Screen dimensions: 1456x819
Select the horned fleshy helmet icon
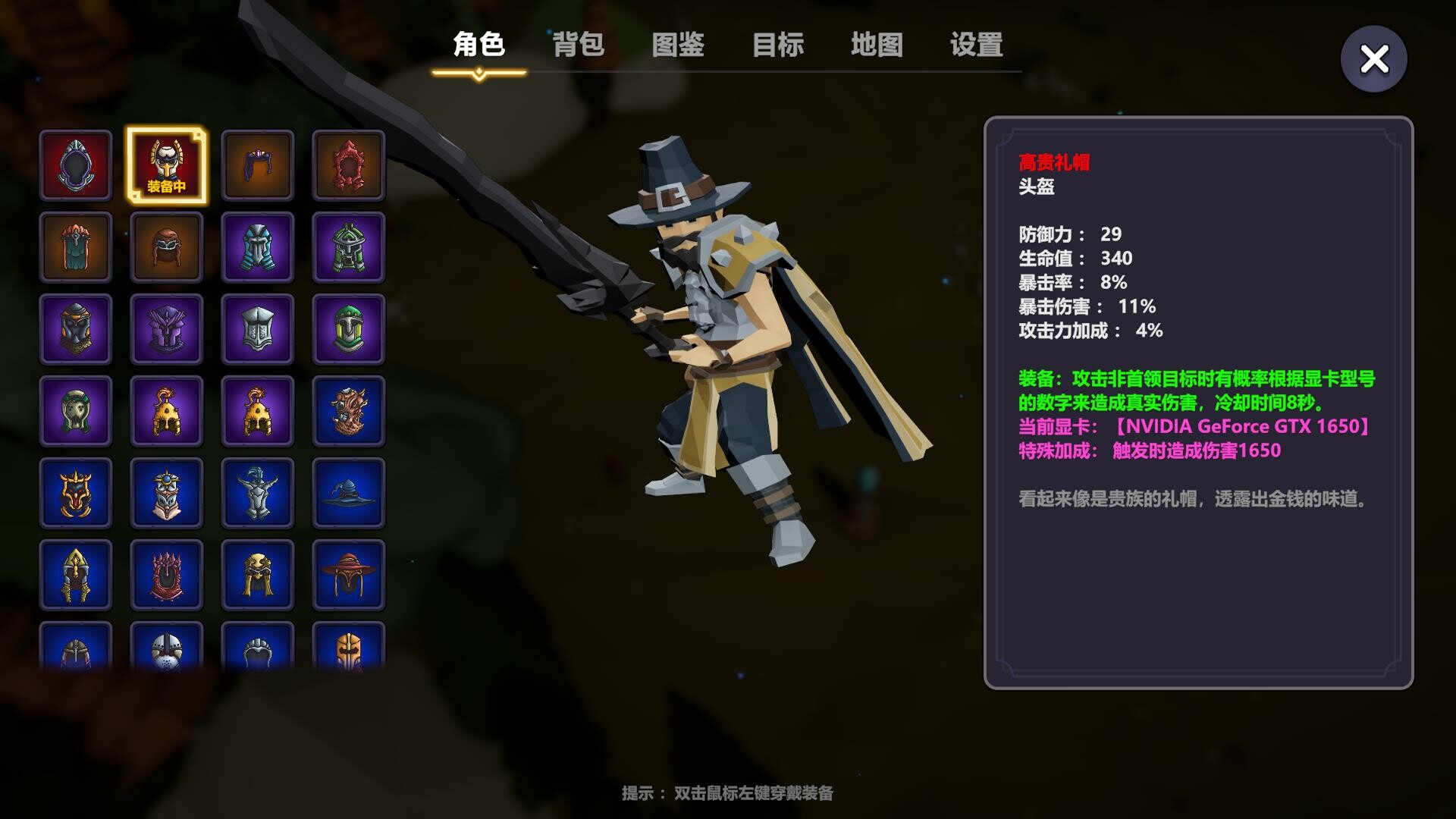(x=349, y=412)
